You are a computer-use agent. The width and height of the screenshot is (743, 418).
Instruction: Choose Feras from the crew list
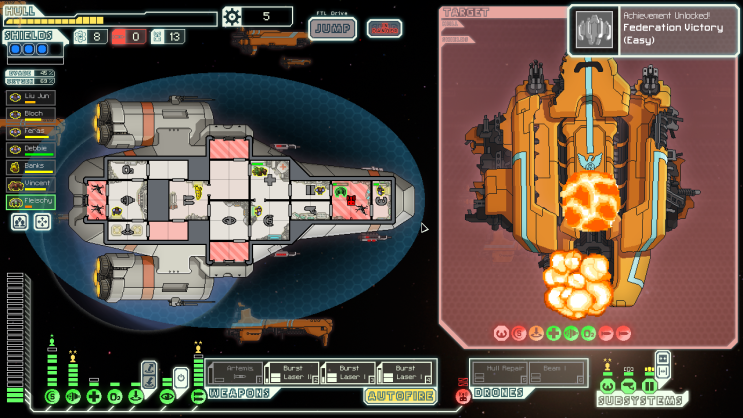(x=32, y=131)
